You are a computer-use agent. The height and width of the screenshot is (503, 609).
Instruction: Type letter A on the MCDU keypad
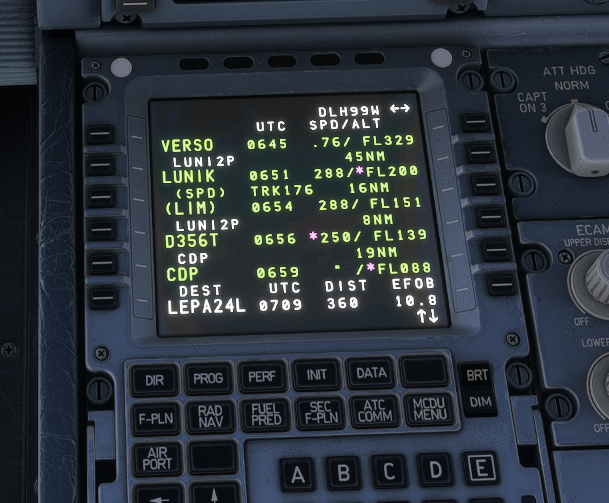(x=297, y=475)
